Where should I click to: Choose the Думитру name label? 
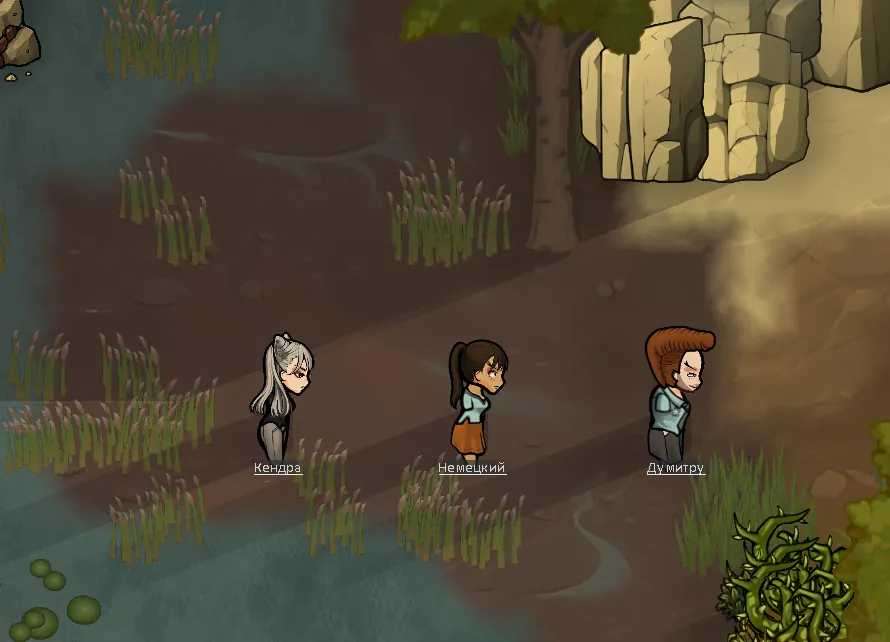point(675,468)
